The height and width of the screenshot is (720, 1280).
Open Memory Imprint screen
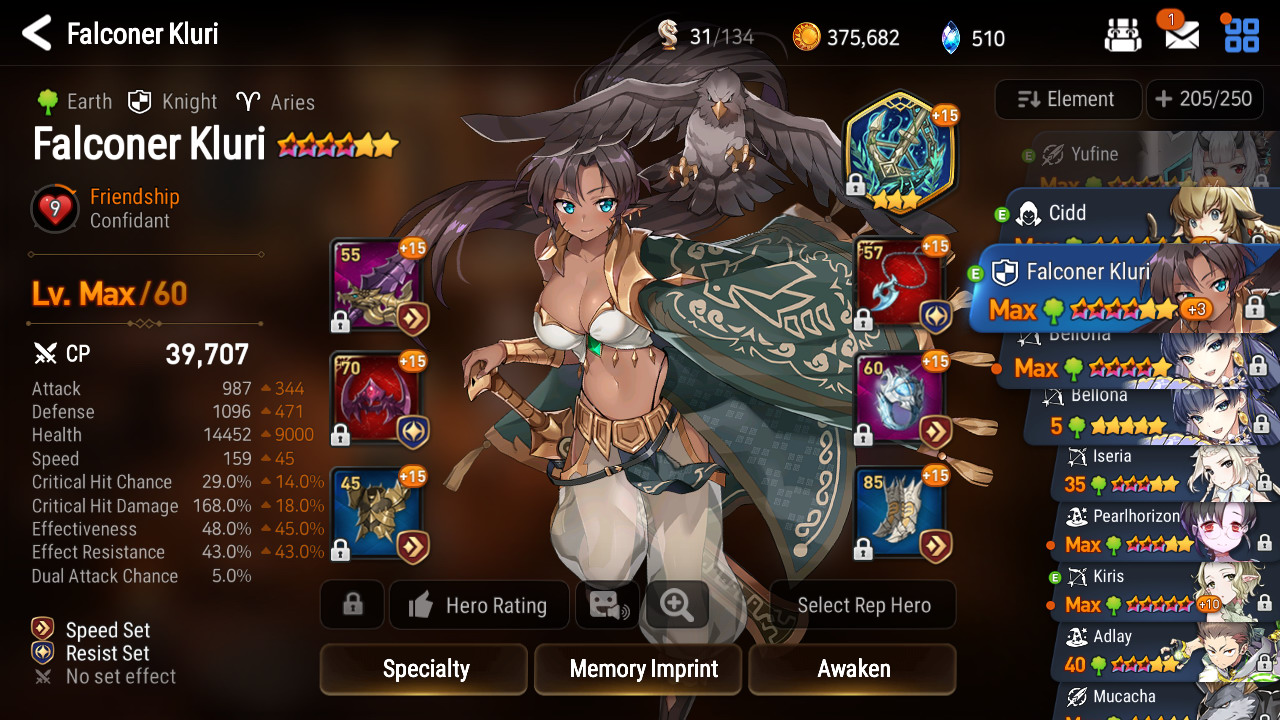click(x=643, y=669)
